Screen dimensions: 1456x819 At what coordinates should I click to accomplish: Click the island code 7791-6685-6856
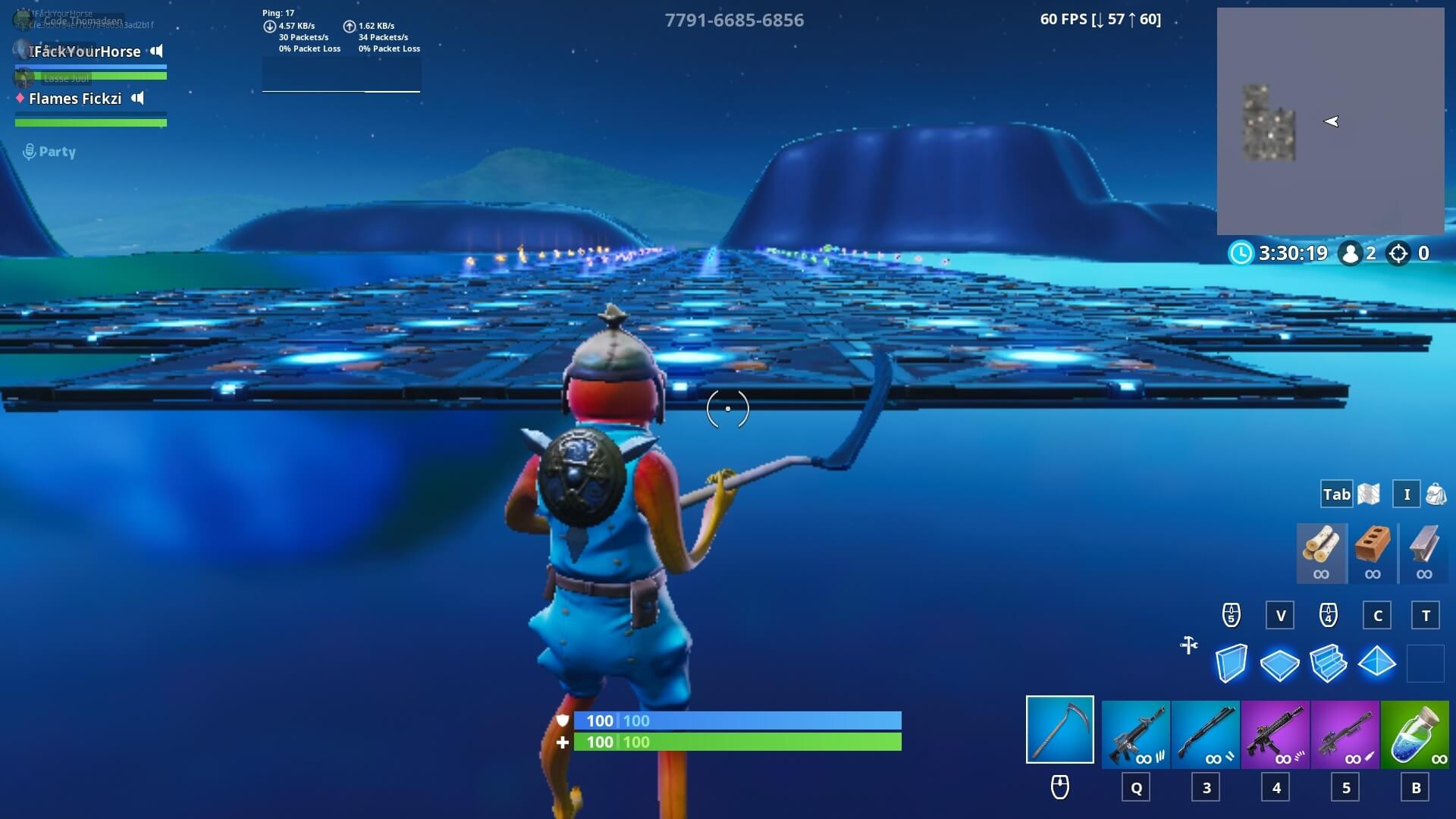734,20
